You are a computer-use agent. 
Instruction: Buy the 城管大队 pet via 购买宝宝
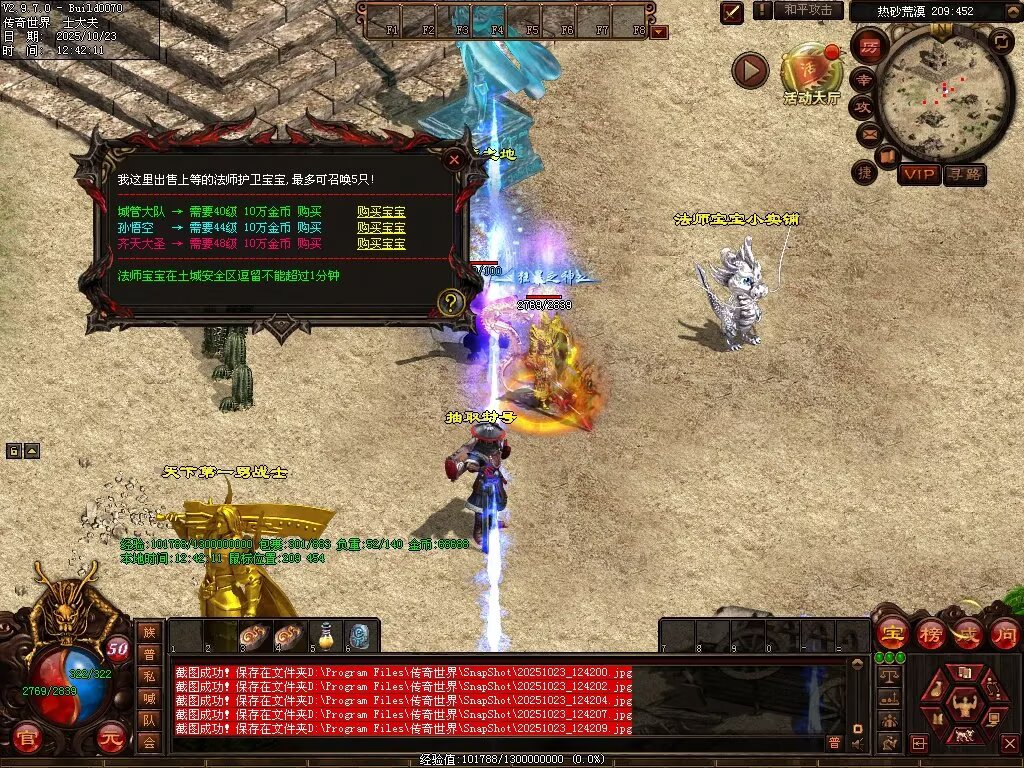[381, 212]
